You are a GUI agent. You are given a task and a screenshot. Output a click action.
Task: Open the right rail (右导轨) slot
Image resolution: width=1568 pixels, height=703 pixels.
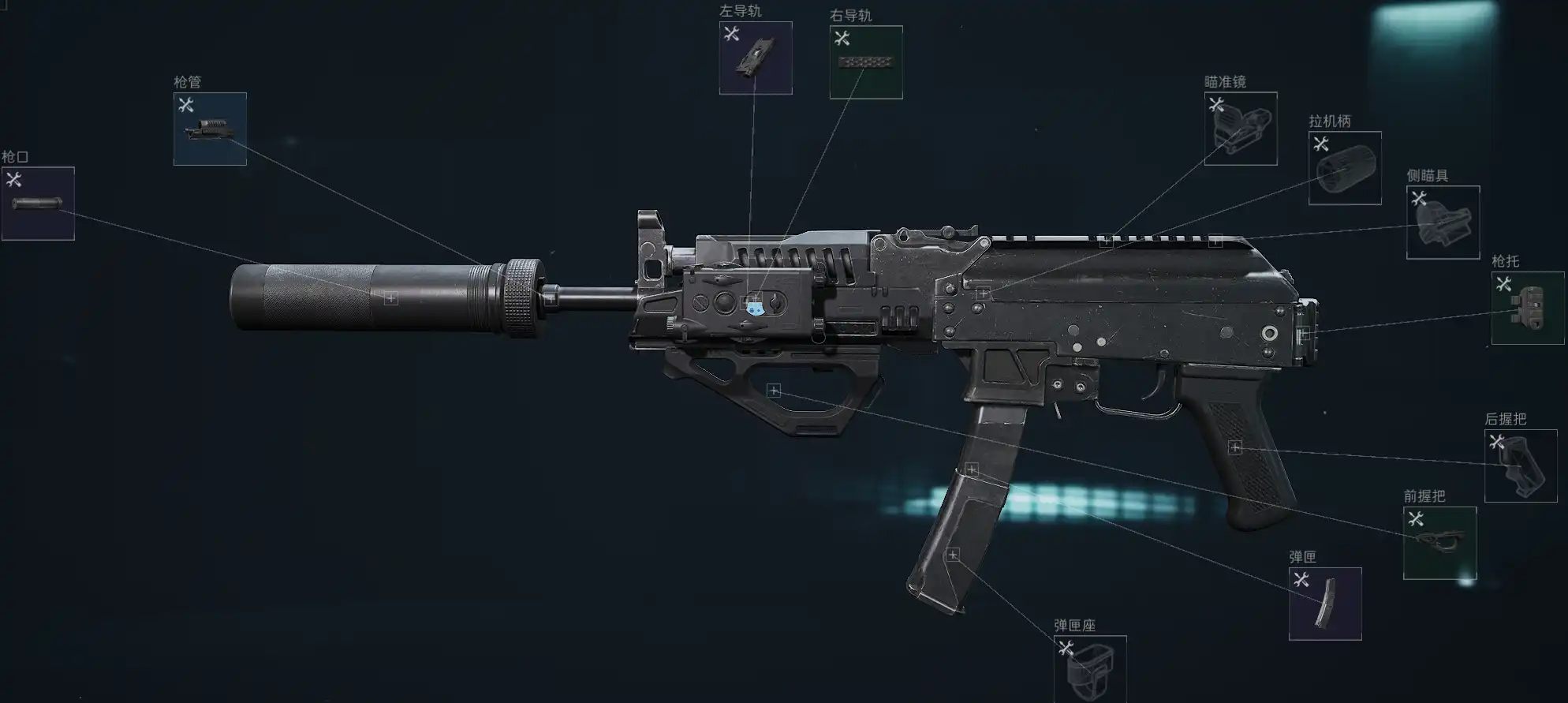866,62
